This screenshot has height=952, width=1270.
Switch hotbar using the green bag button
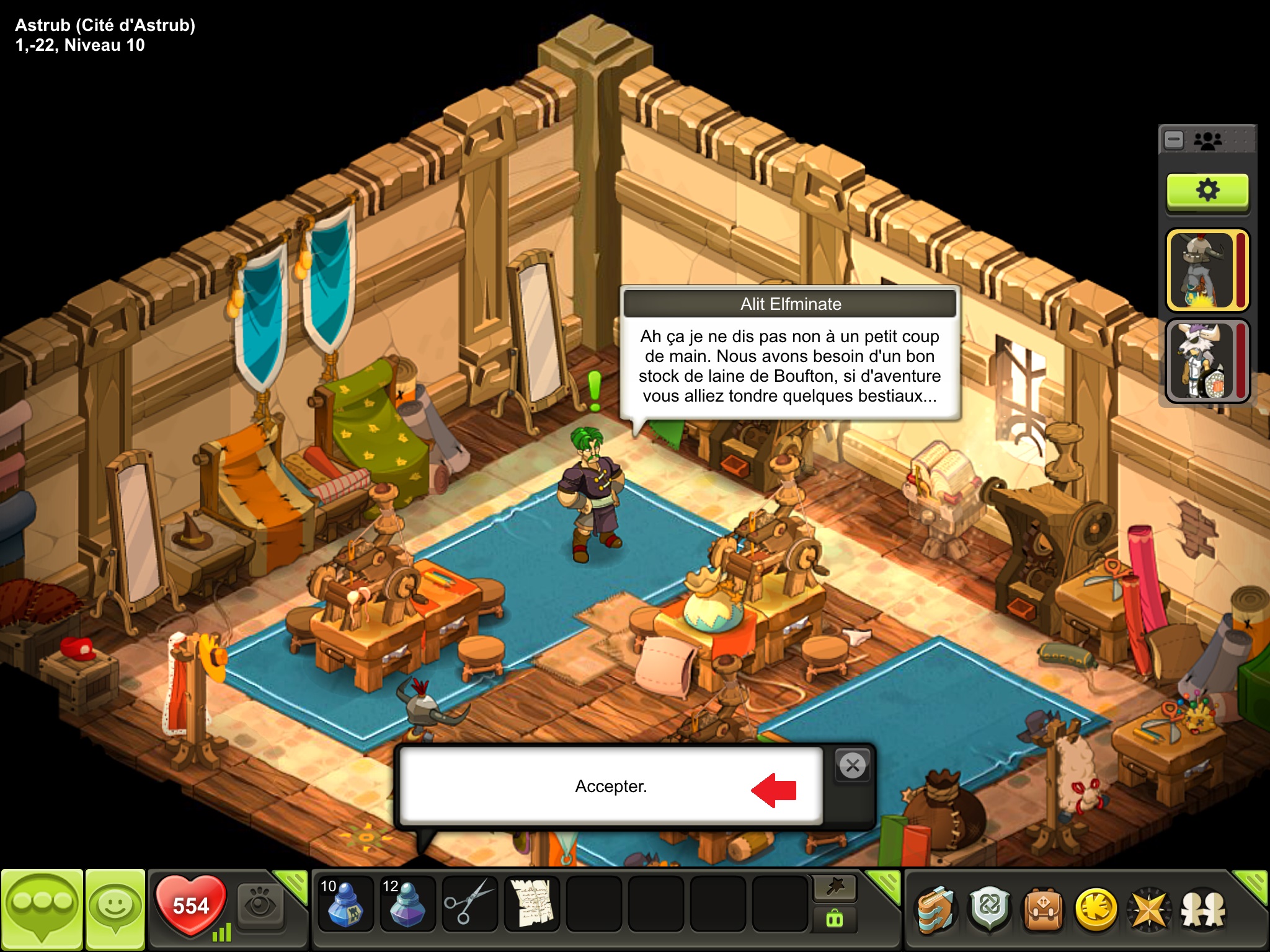(835, 919)
